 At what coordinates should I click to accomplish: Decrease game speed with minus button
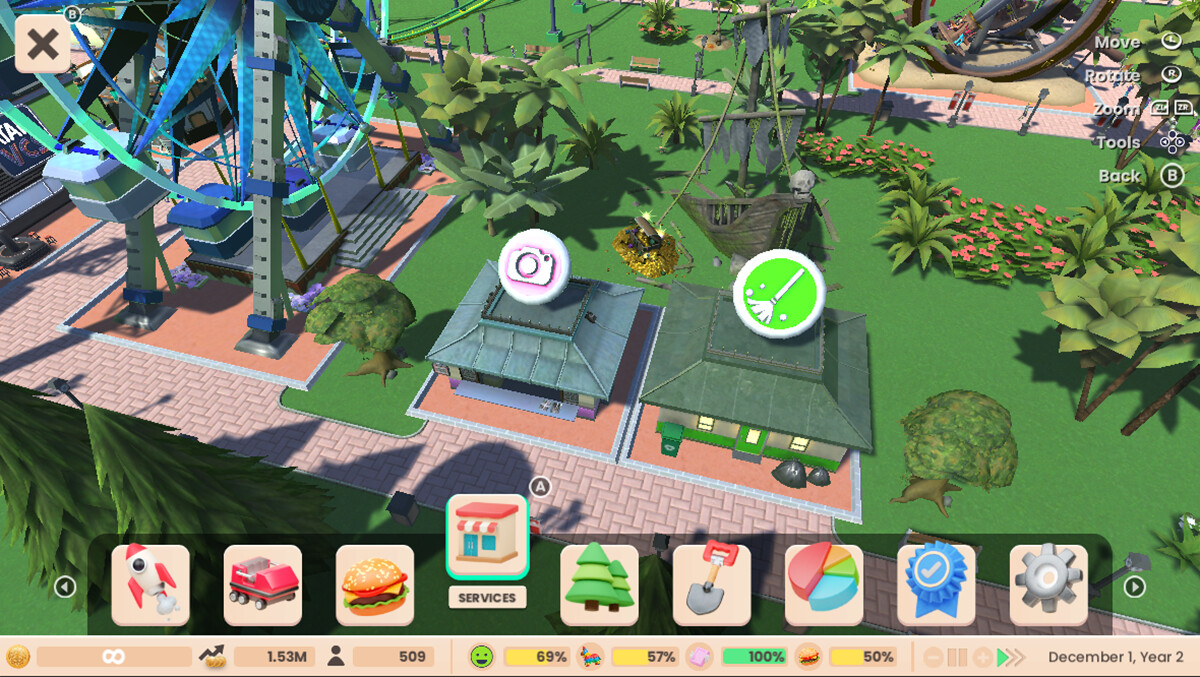click(932, 657)
